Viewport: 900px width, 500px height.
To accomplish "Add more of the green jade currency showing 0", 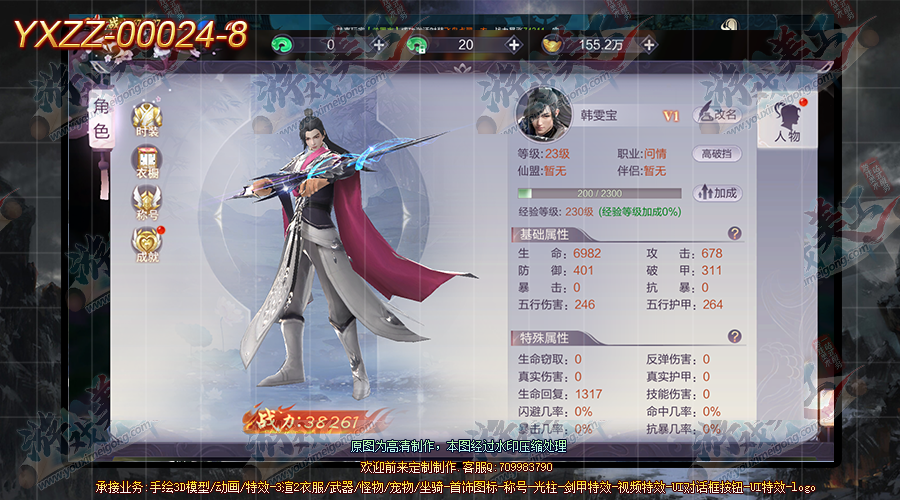I will [x=378, y=44].
